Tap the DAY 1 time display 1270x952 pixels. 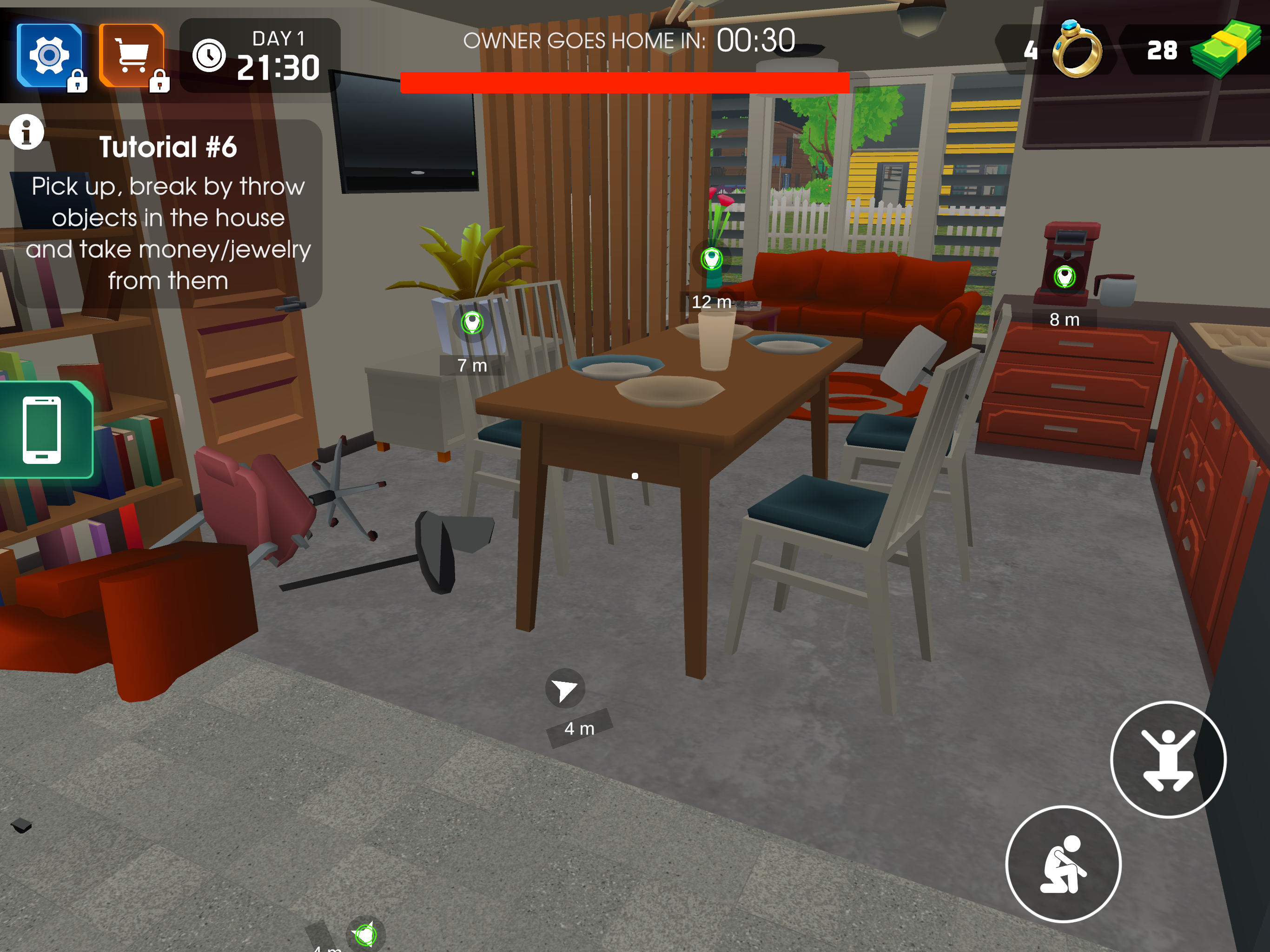(278, 54)
